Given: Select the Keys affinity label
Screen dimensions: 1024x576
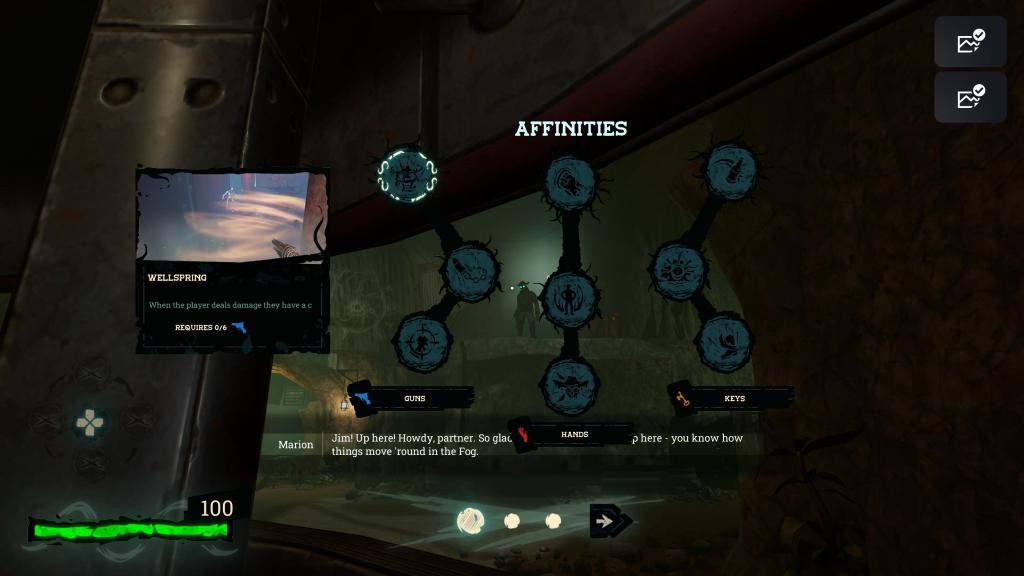Looking at the screenshot, I should click(733, 398).
